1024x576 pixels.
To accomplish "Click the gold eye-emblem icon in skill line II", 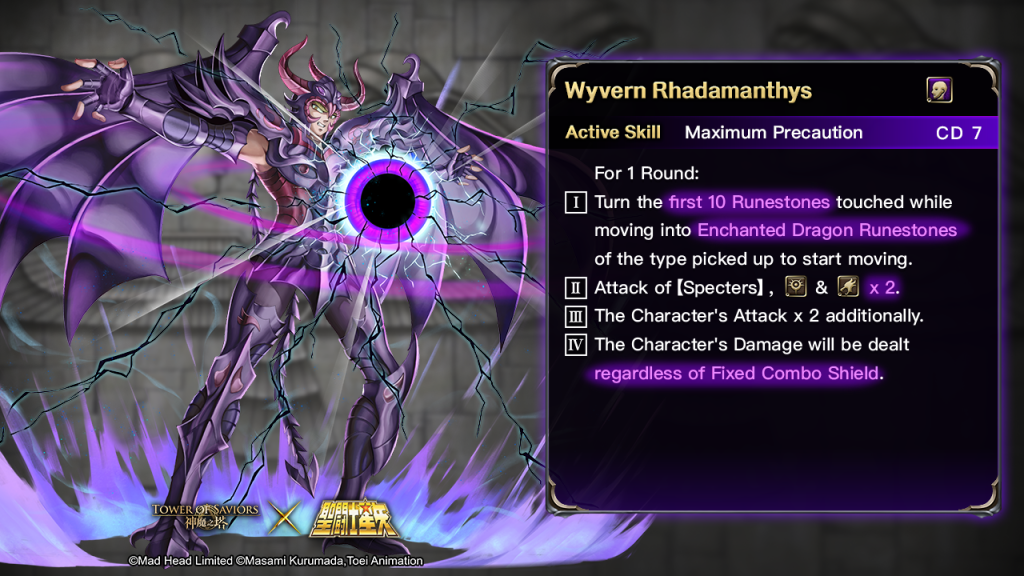I will [x=796, y=287].
